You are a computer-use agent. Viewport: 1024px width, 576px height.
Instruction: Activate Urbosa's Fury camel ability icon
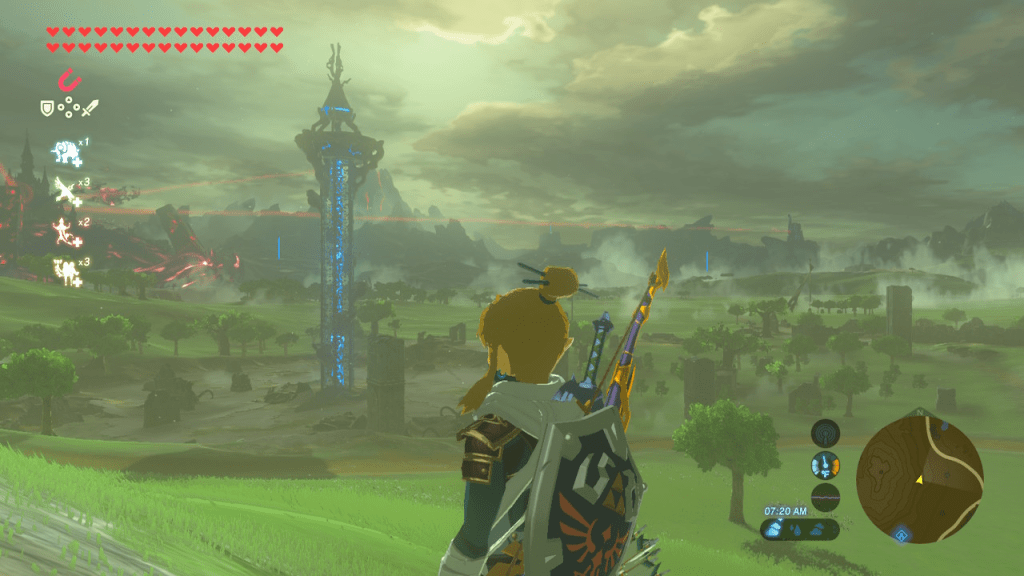point(66,269)
